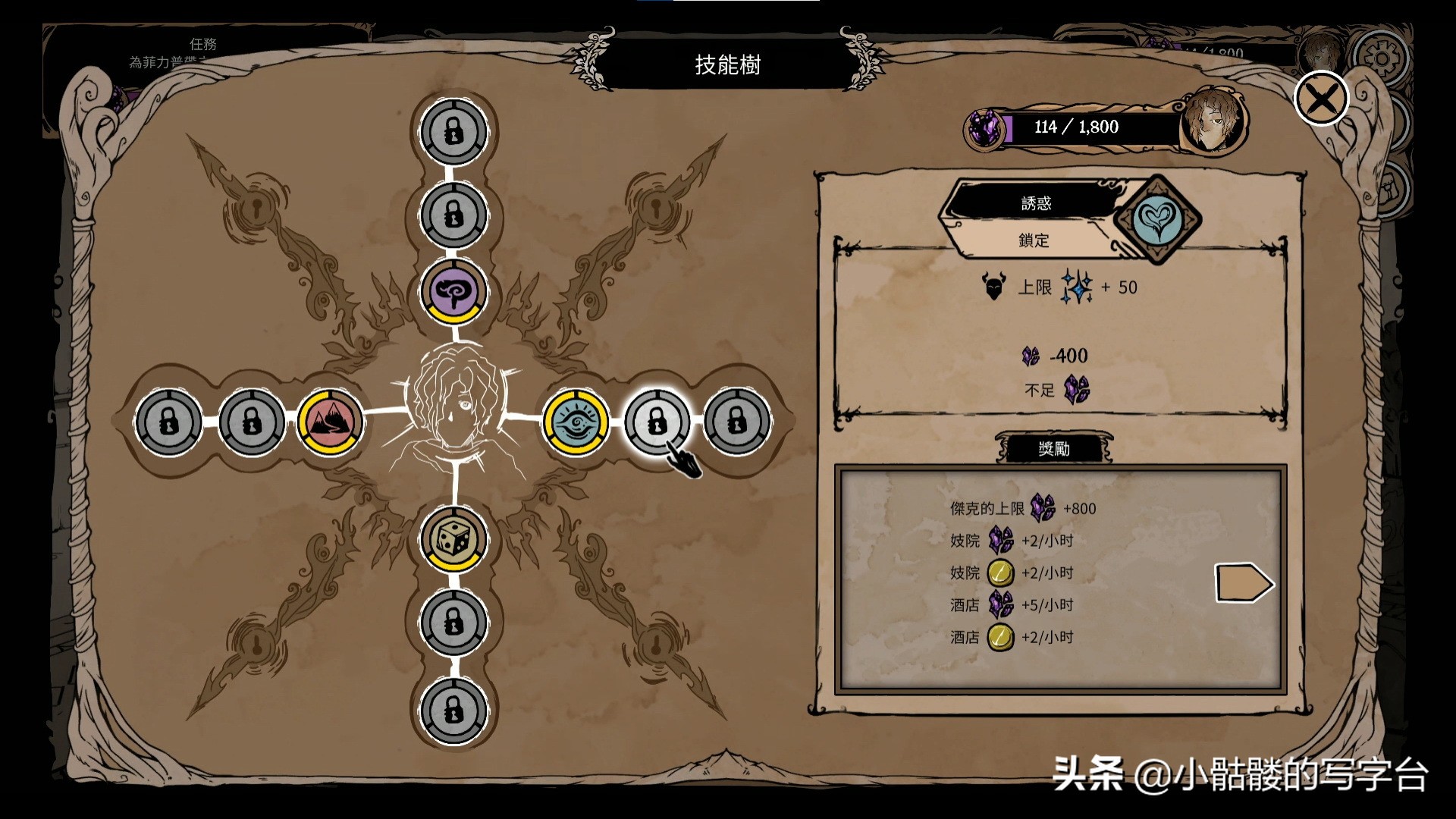Click the 鎖定 status button

tap(1036, 241)
